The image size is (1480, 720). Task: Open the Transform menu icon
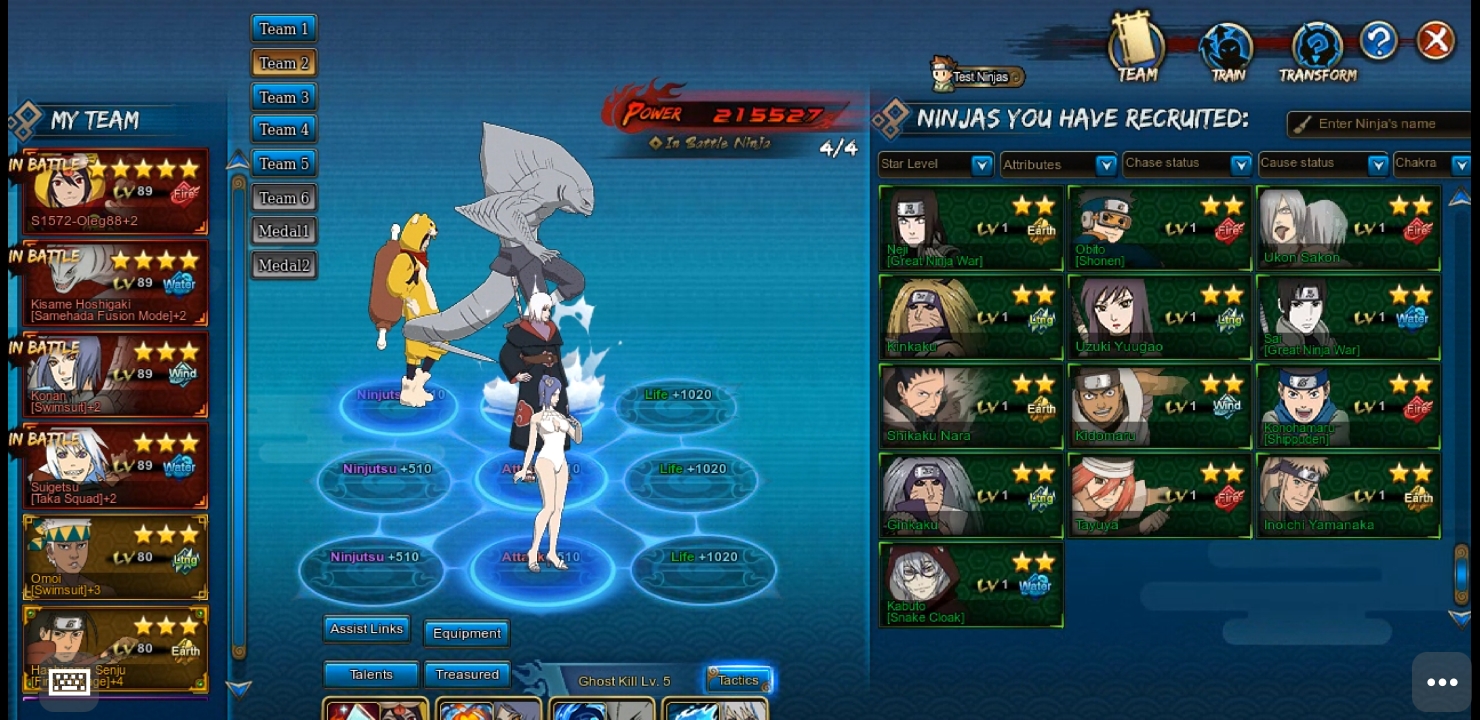(x=1317, y=52)
